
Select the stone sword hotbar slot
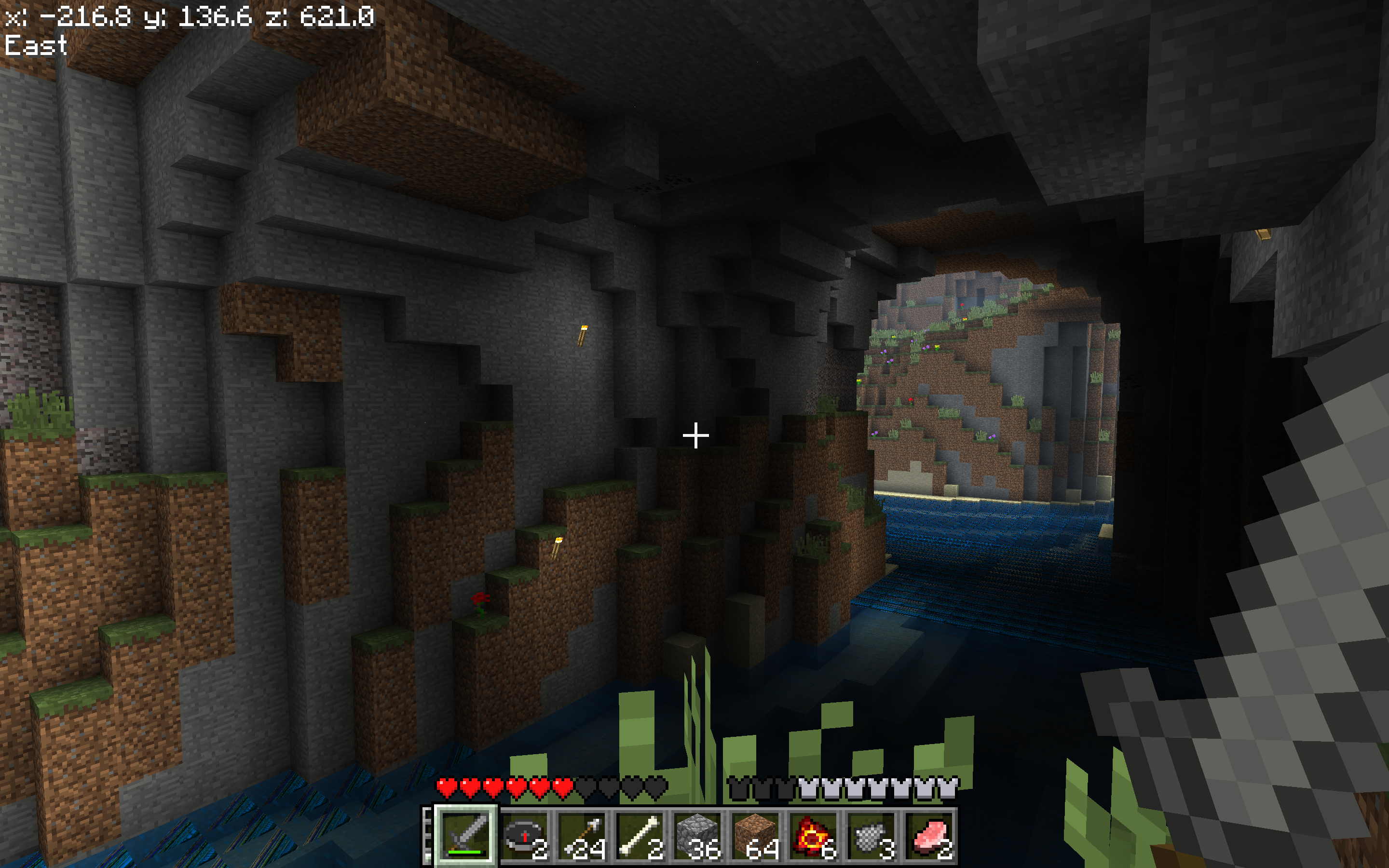pyautogui.click(x=466, y=836)
